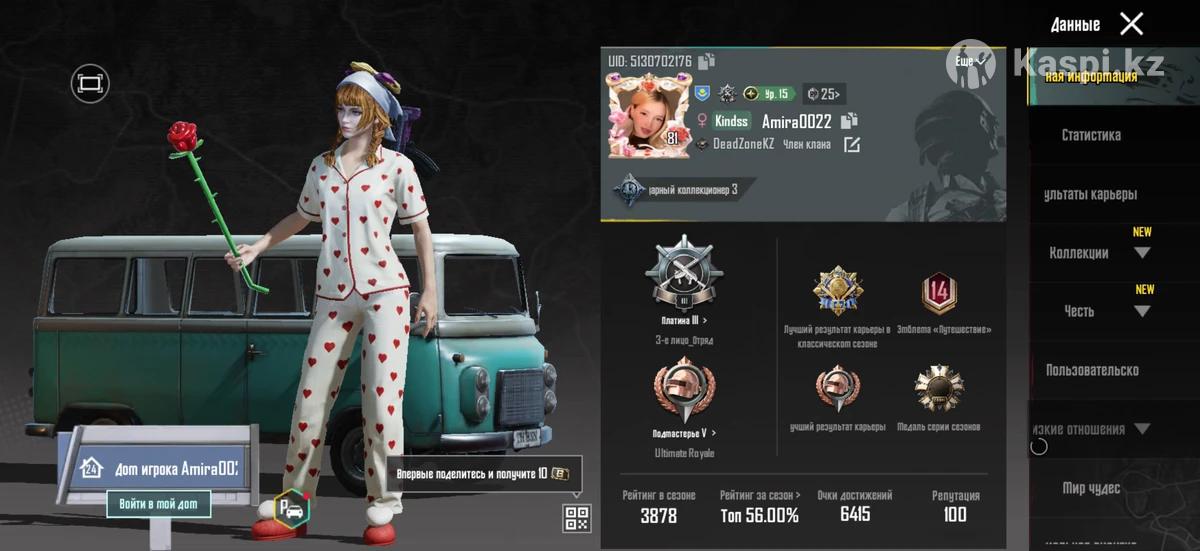1200x551 pixels.
Task: Open the QR code share icon
Action: coord(577,518)
